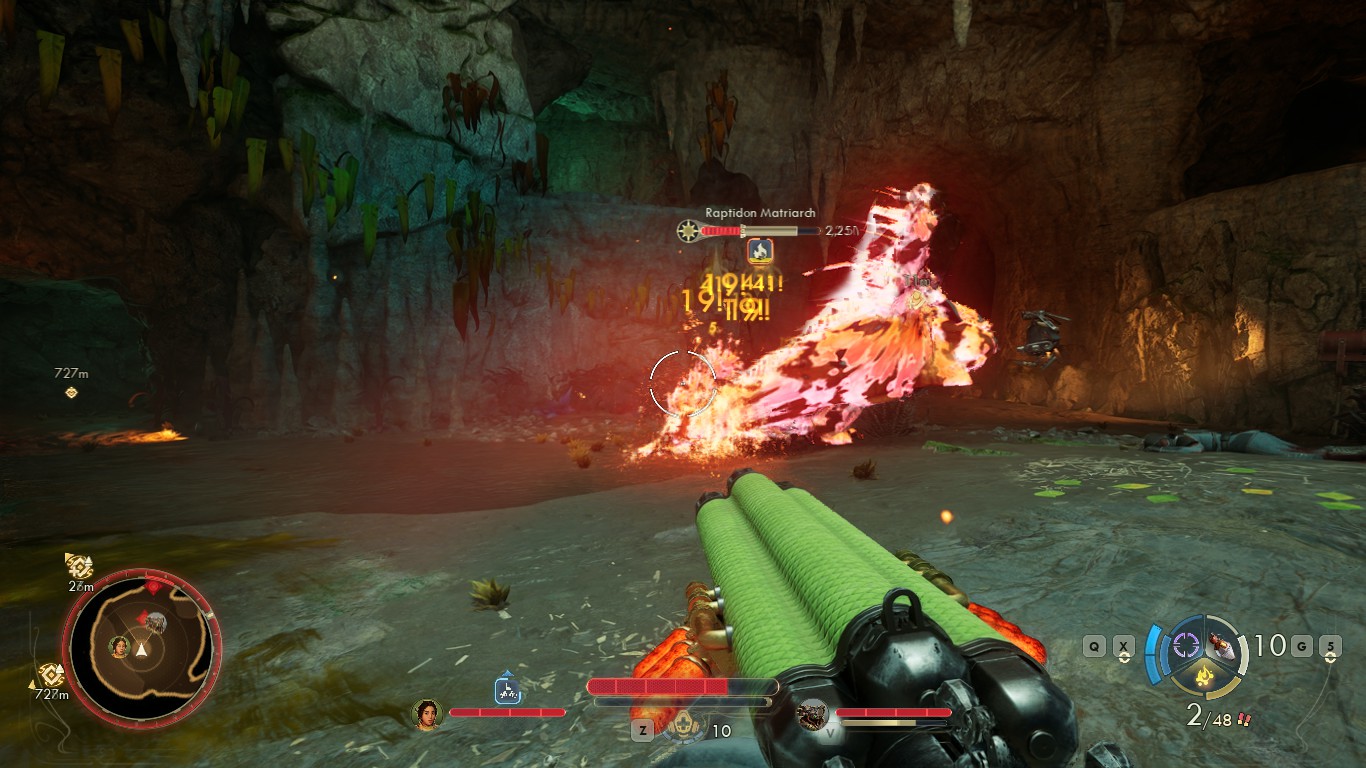Image resolution: width=1366 pixels, height=768 pixels.
Task: Select the faction emblem on the enemy health bar
Action: (688, 229)
